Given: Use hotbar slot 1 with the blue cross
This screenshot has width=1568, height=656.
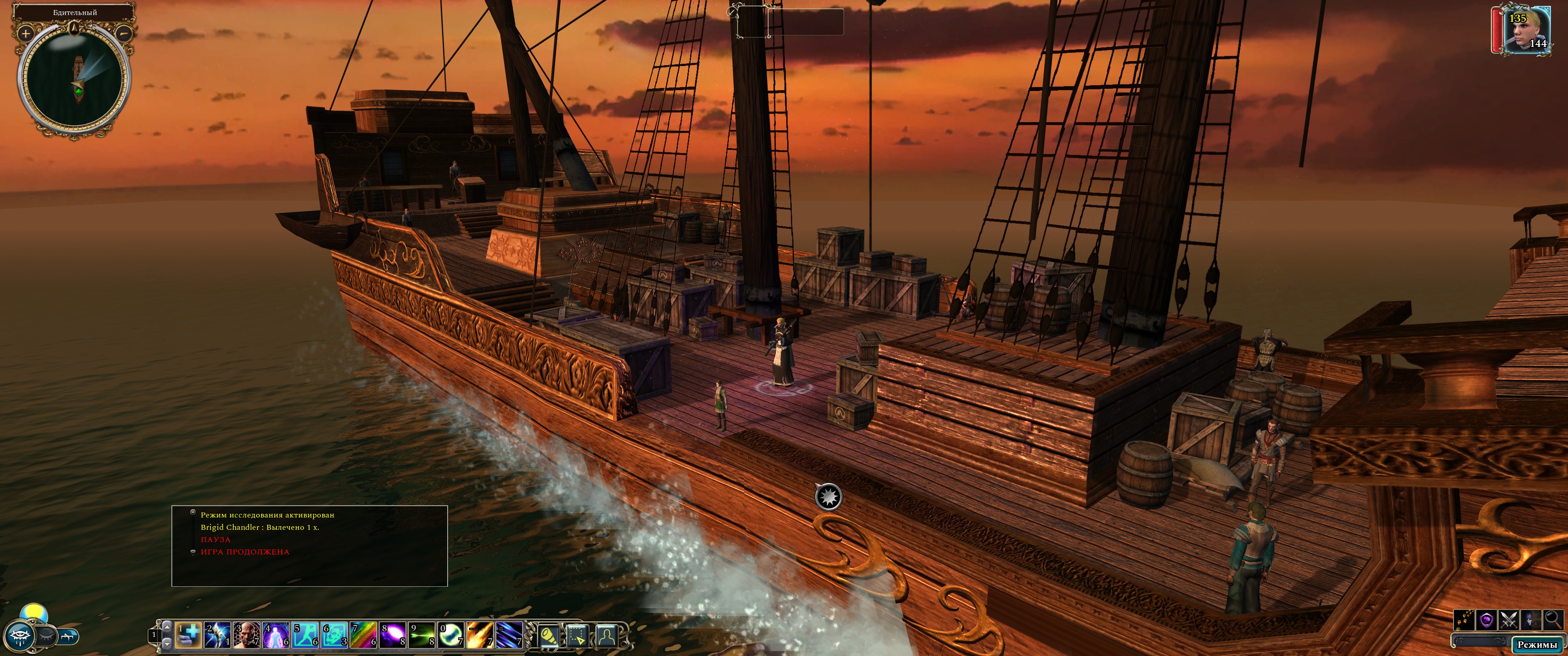Looking at the screenshot, I should [x=188, y=635].
